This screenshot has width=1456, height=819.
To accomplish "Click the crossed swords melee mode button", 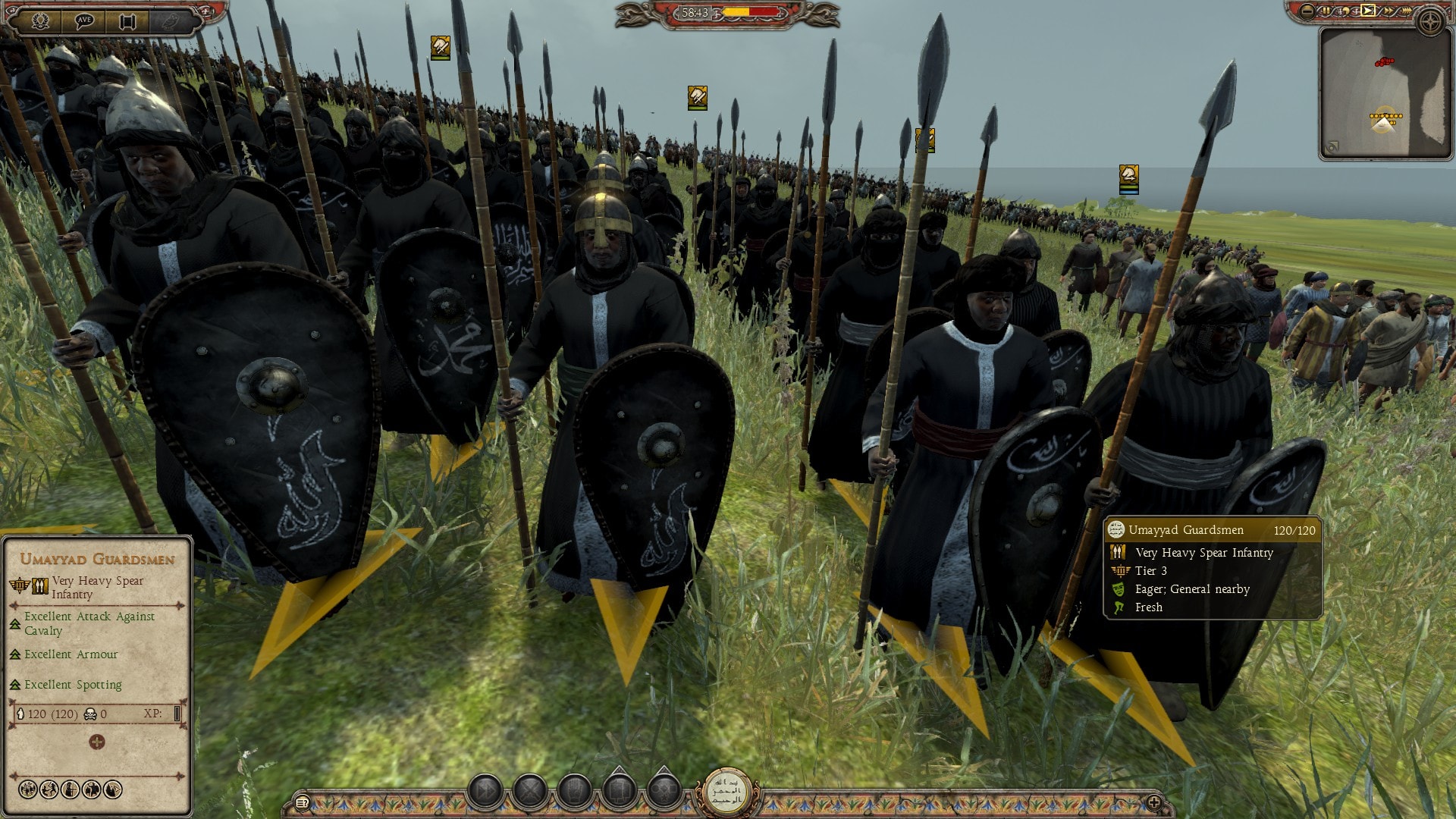I will (530, 792).
